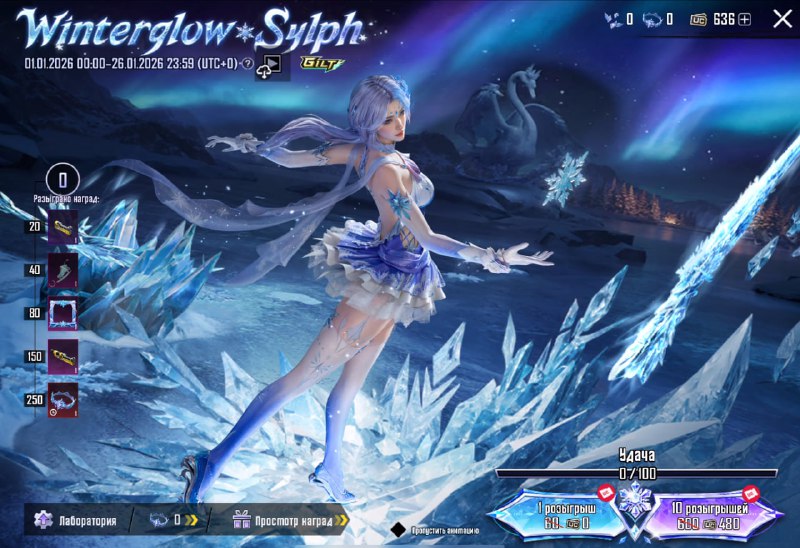Open Лаборатория button
800x548 pixels.
[x=76, y=520]
